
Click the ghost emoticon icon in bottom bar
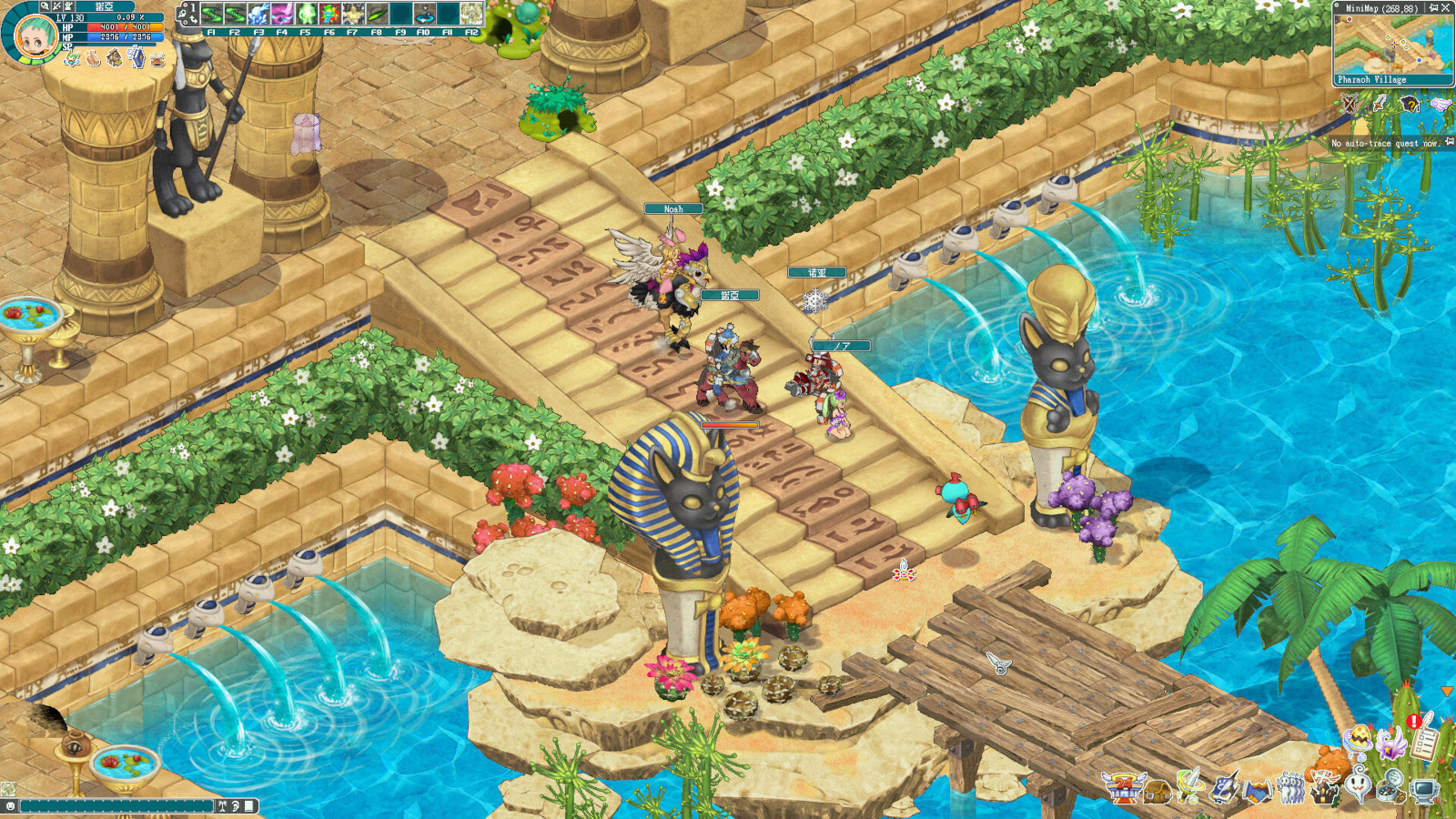(x=1356, y=783)
